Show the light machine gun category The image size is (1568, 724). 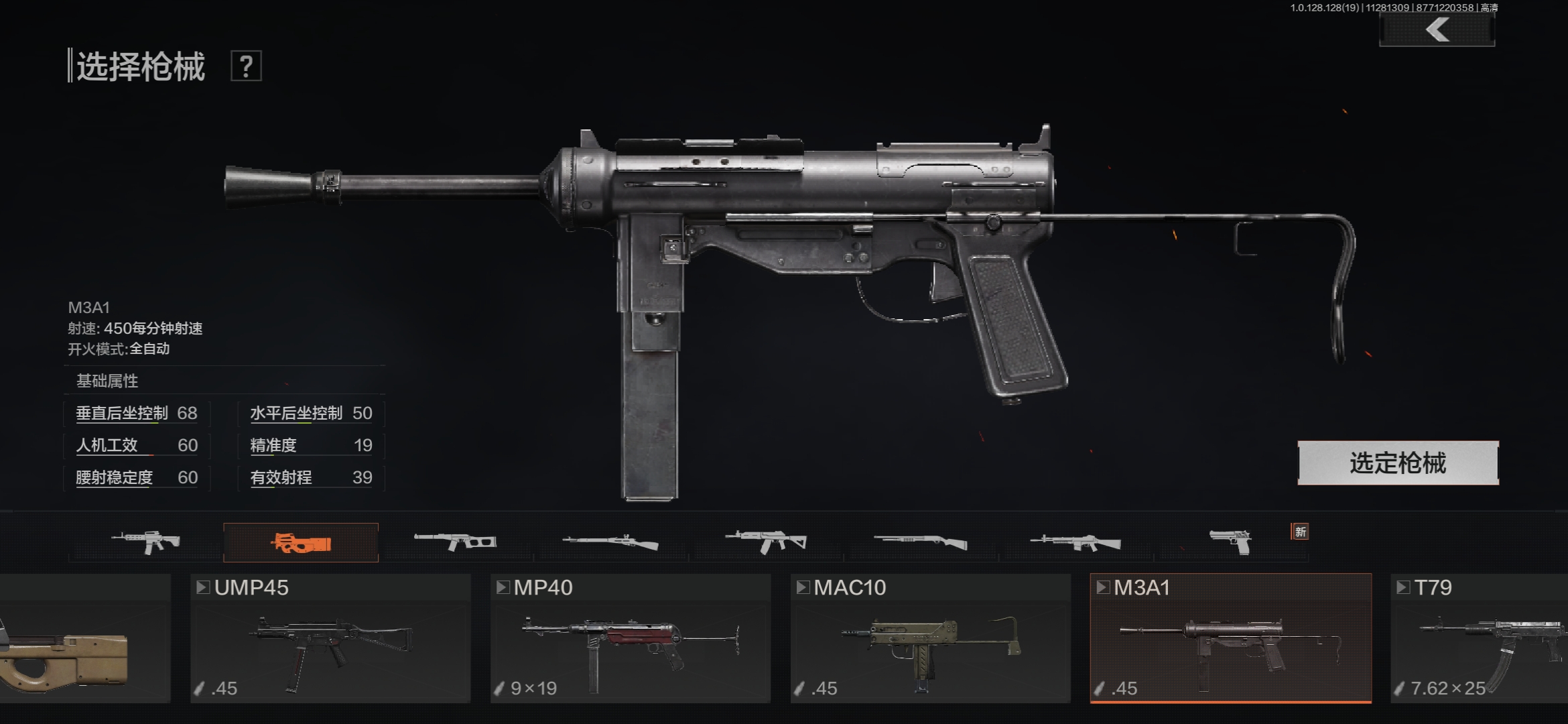point(1075,542)
